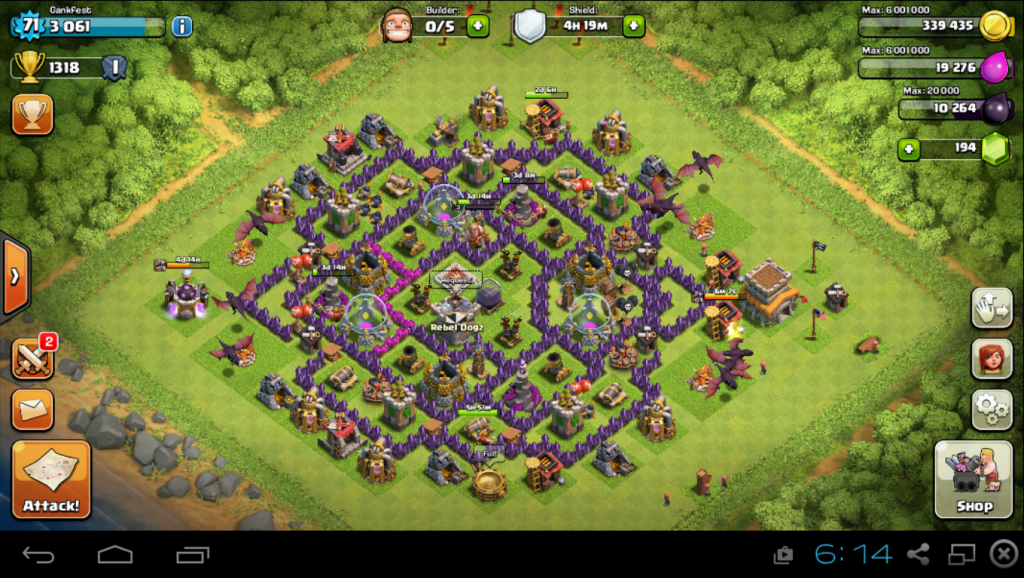Open the Shop
This screenshot has height=578, width=1024.
[973, 480]
